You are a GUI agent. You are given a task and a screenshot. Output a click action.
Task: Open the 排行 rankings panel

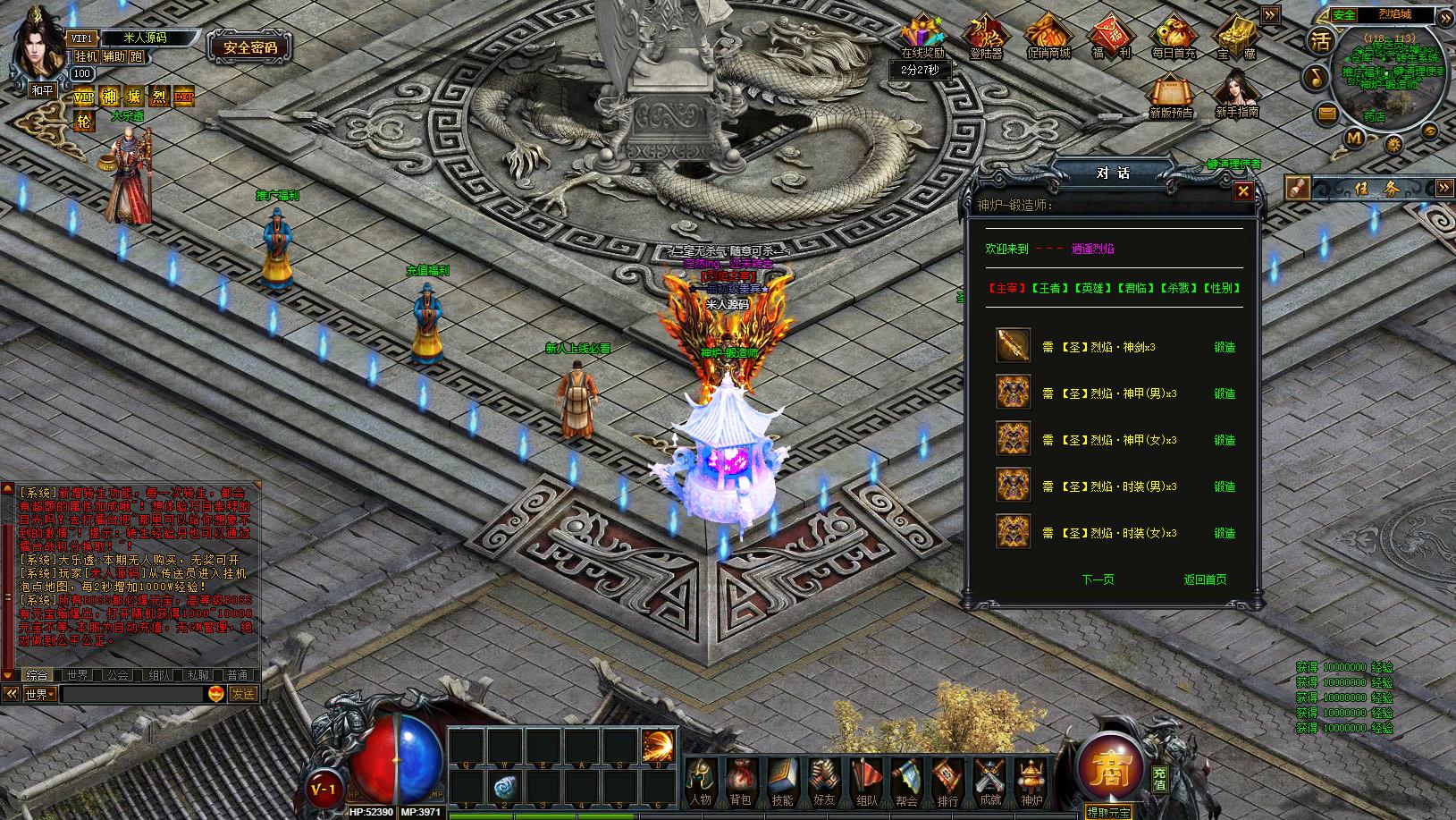[x=947, y=782]
